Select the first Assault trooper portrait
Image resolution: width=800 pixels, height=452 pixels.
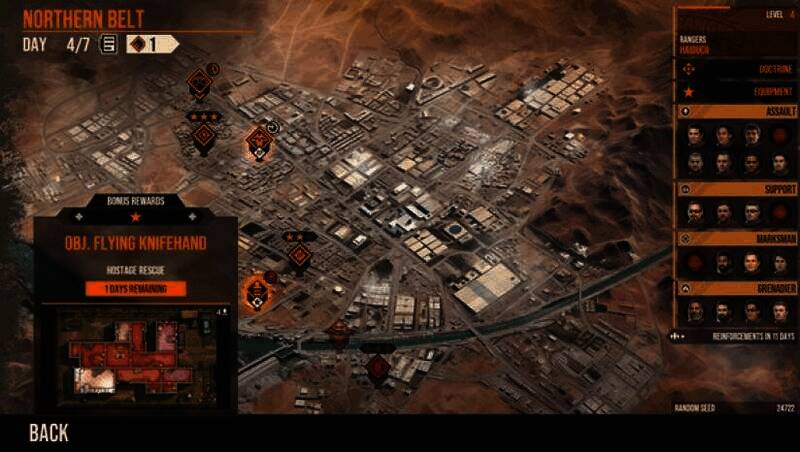695,134
